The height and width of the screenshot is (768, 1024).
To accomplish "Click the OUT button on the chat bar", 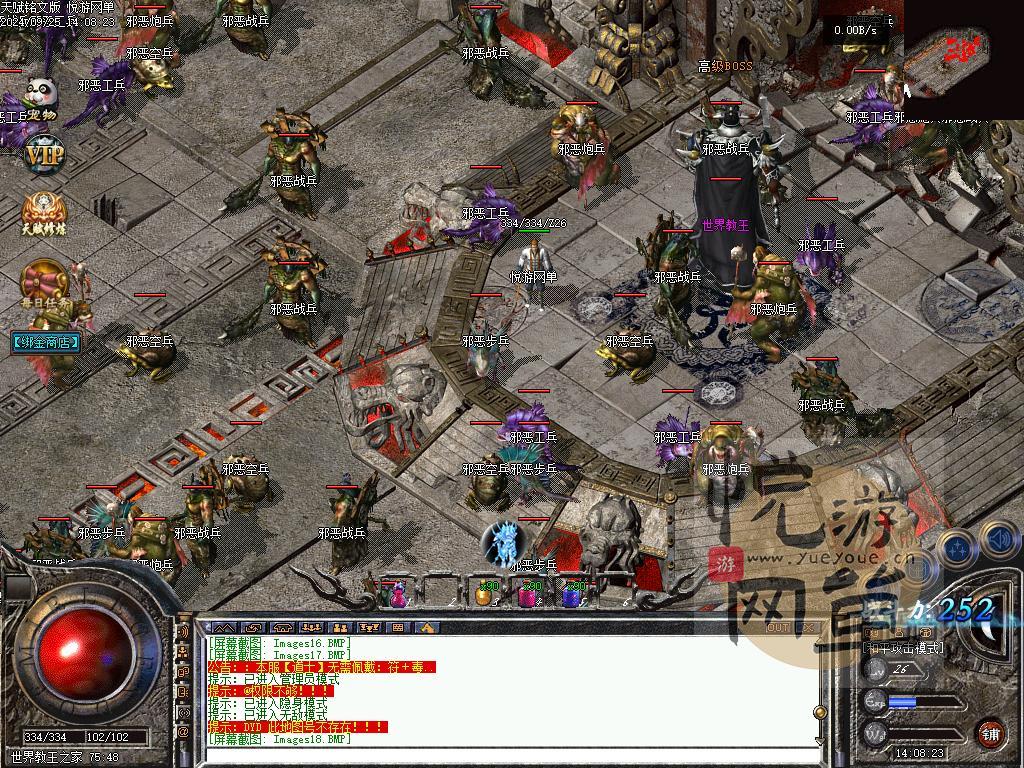I will (x=778, y=627).
